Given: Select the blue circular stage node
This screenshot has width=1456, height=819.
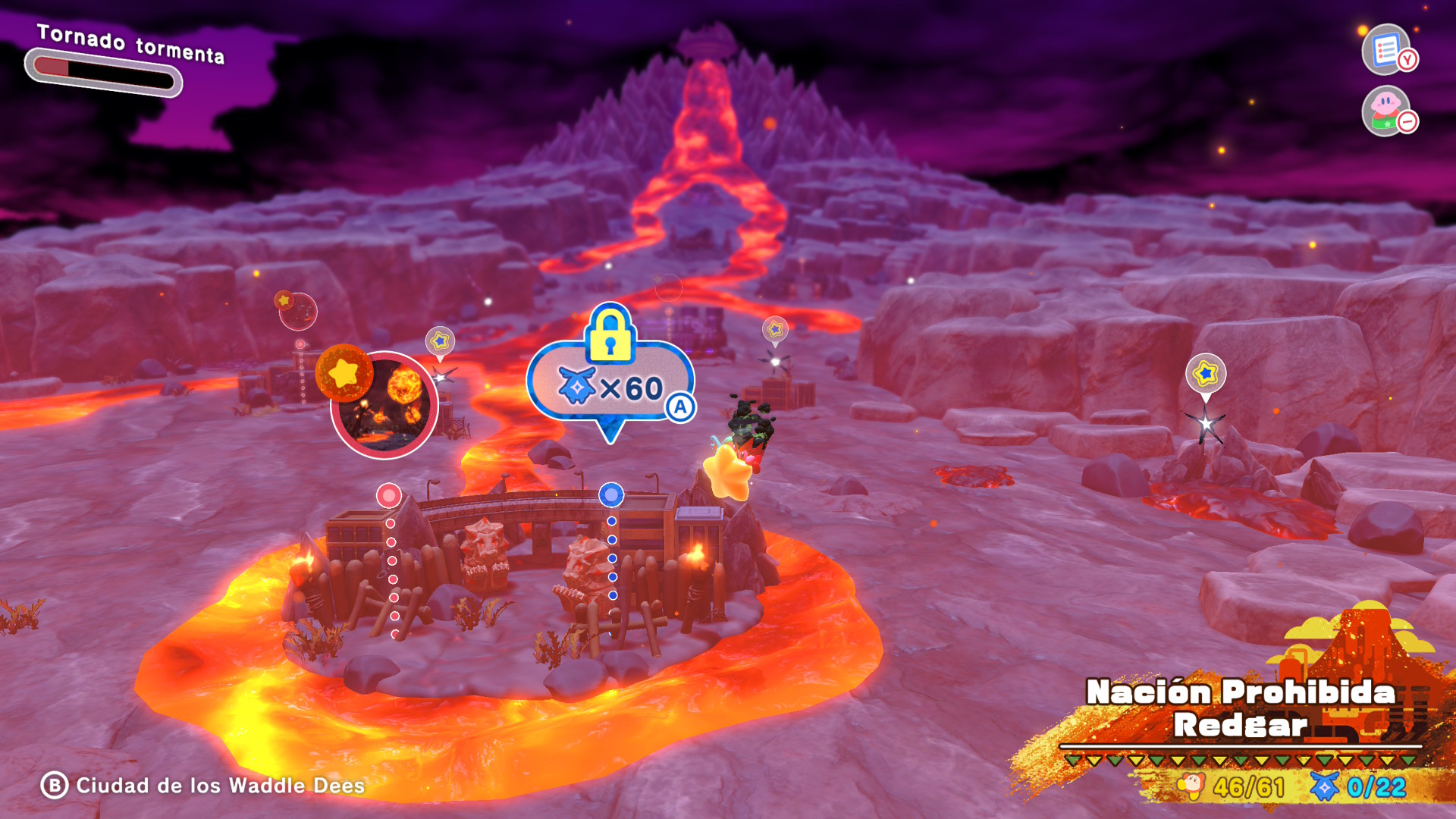Looking at the screenshot, I should pyautogui.click(x=611, y=495).
